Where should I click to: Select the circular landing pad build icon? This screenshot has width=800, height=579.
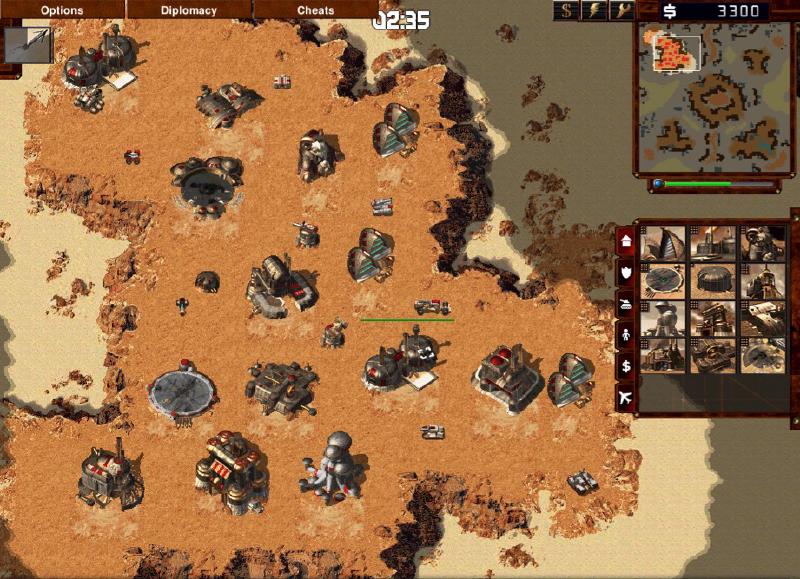(663, 281)
